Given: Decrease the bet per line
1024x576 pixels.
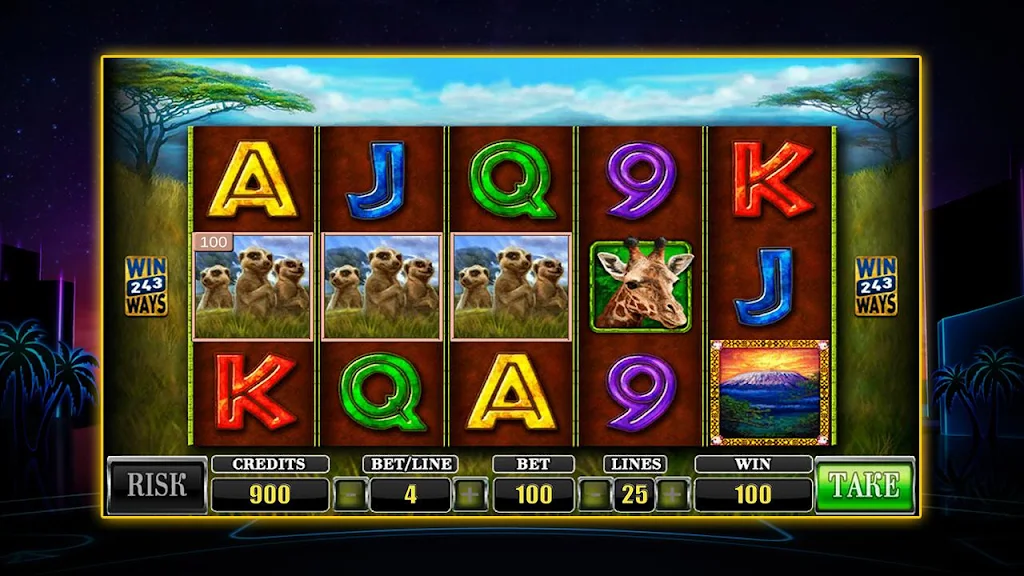Looking at the screenshot, I should point(349,494).
